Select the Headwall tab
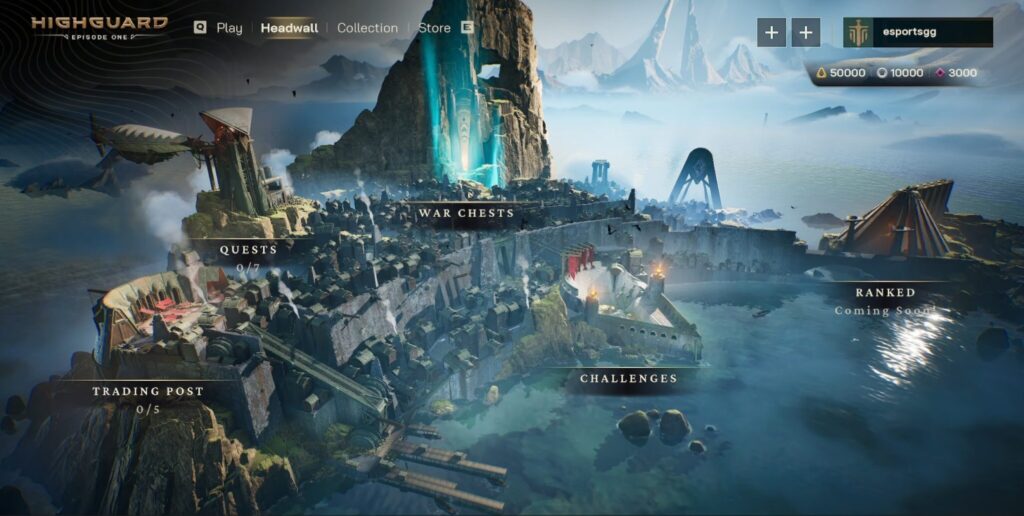1024x516 pixels. (289, 28)
